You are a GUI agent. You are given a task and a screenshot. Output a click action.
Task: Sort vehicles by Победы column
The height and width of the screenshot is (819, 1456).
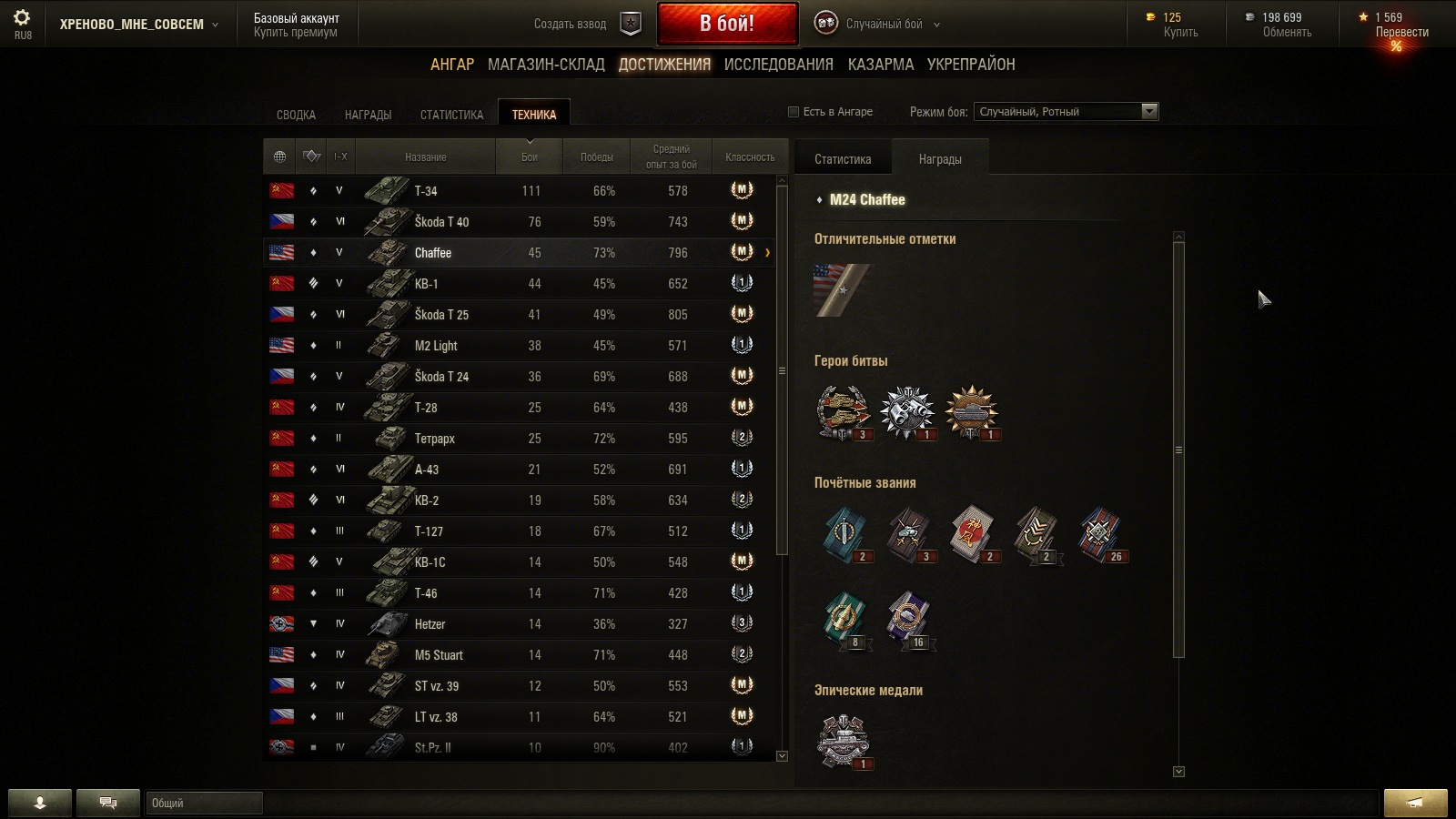click(596, 157)
